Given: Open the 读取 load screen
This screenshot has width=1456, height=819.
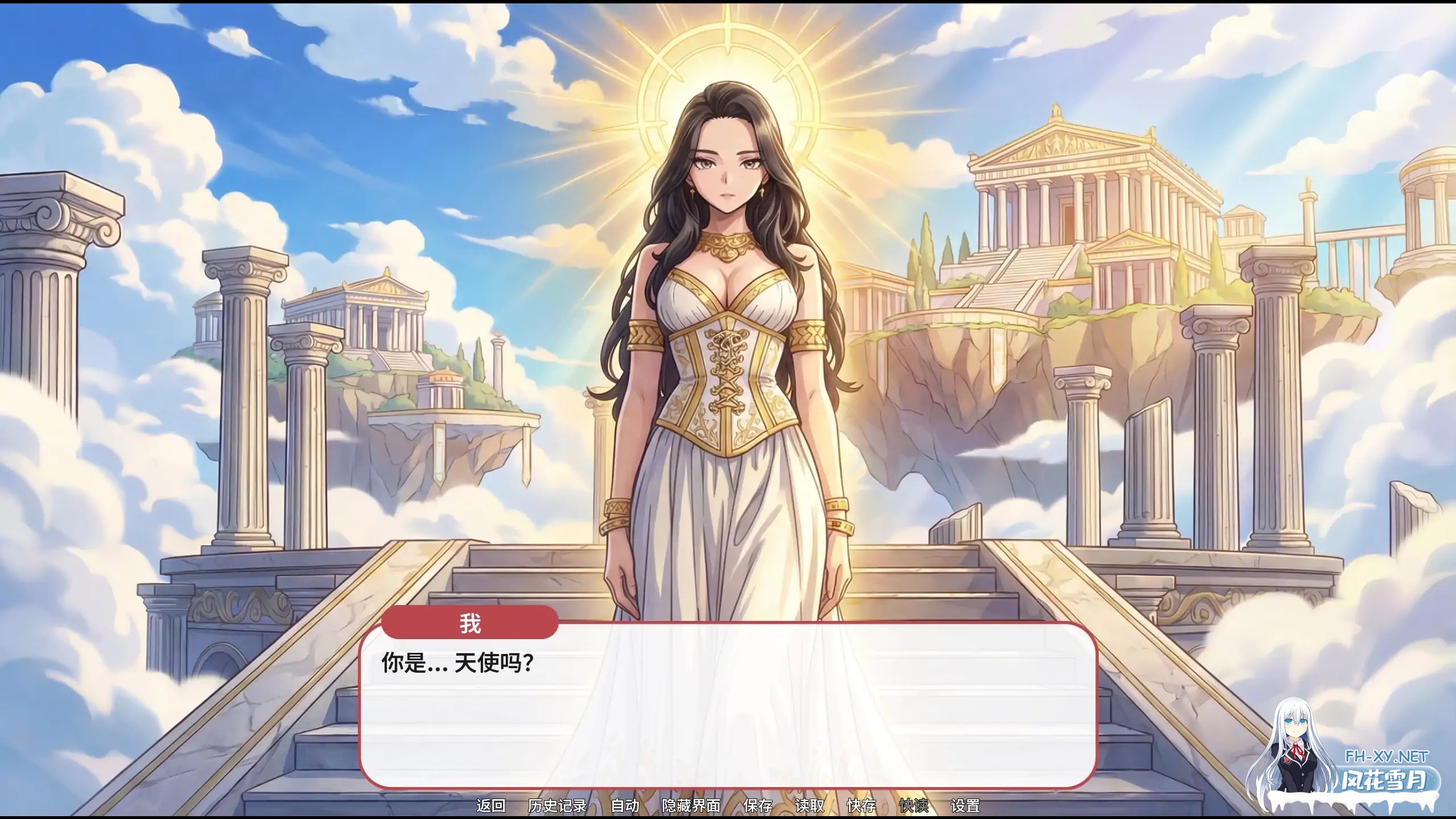Looking at the screenshot, I should pyautogui.click(x=812, y=806).
